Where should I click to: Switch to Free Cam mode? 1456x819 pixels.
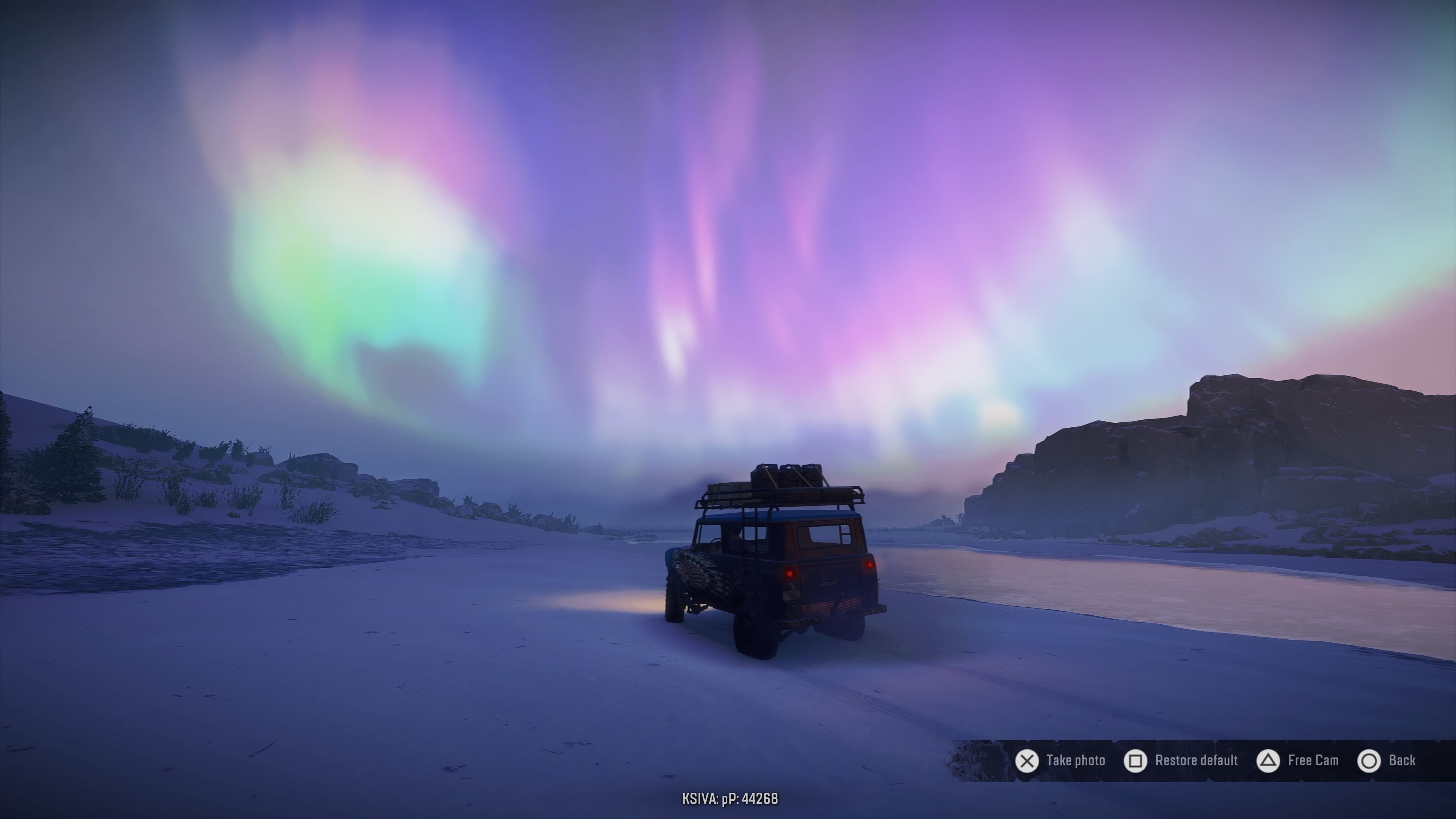tap(1297, 761)
